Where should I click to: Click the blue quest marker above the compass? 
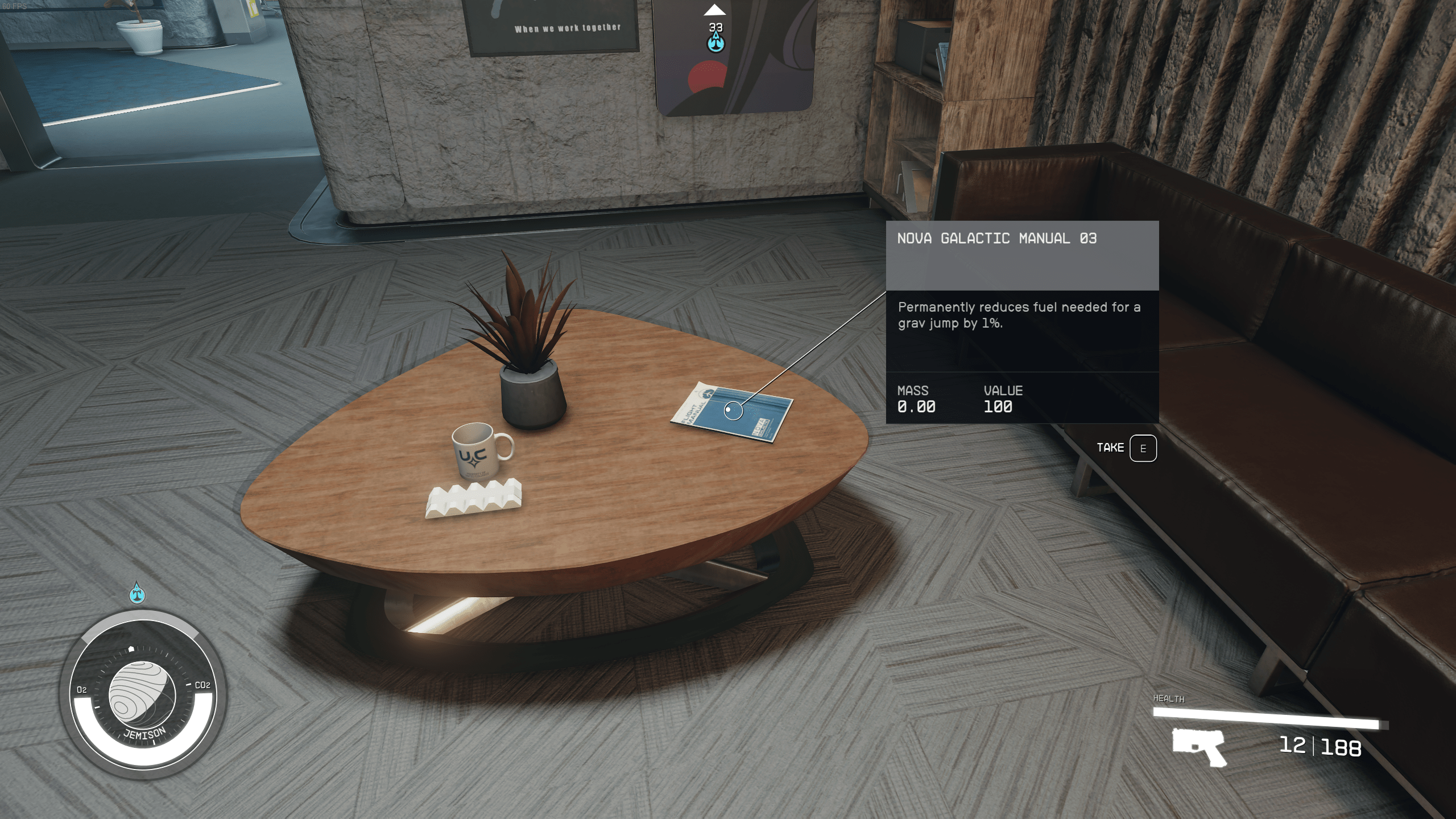tap(137, 593)
